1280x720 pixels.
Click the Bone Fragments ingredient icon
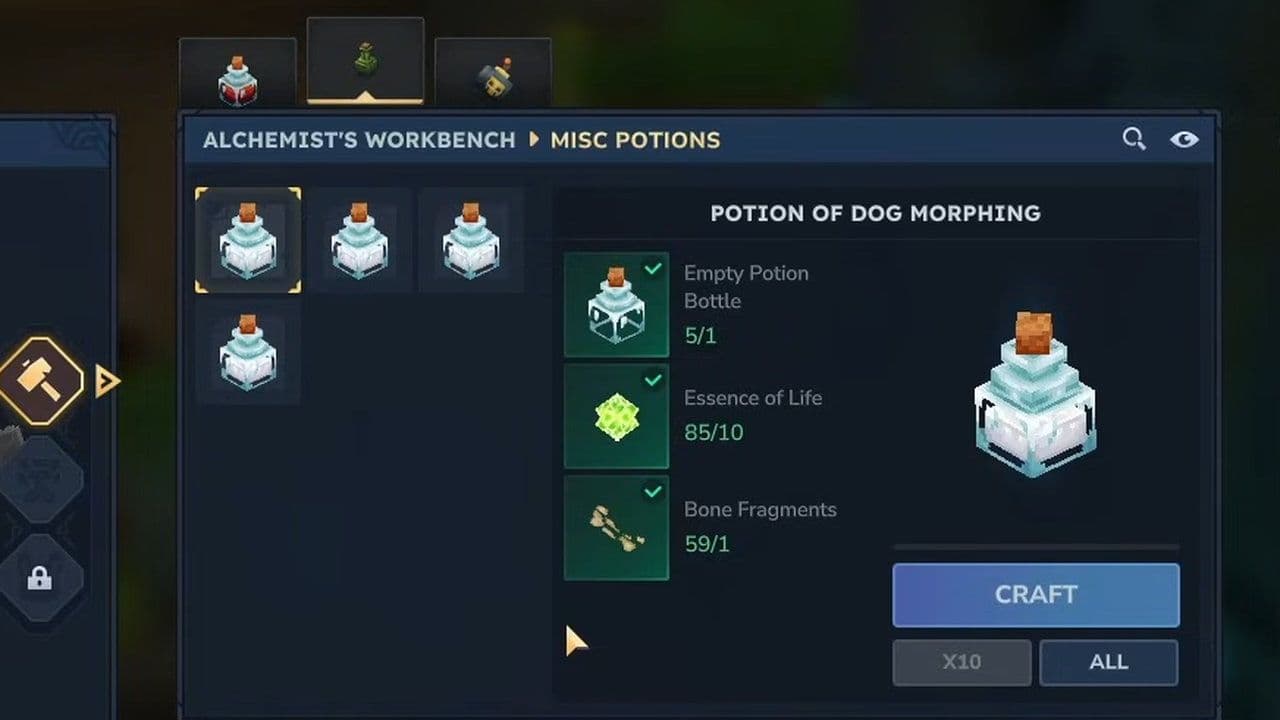point(616,528)
